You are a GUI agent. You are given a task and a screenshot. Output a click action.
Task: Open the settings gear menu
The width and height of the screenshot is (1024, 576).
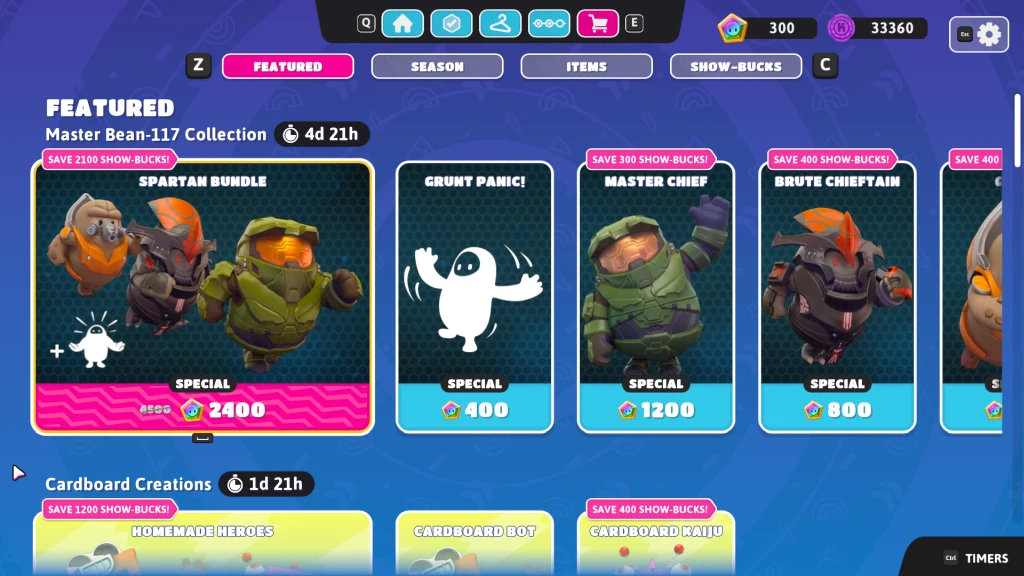pos(988,34)
